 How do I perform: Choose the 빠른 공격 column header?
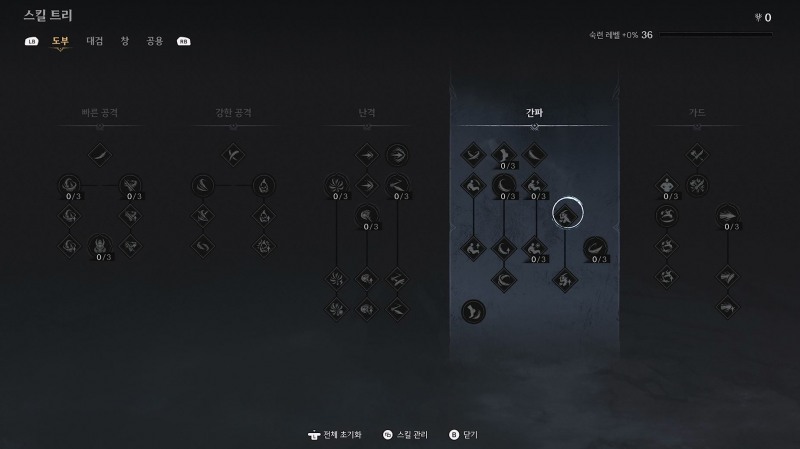point(101,113)
